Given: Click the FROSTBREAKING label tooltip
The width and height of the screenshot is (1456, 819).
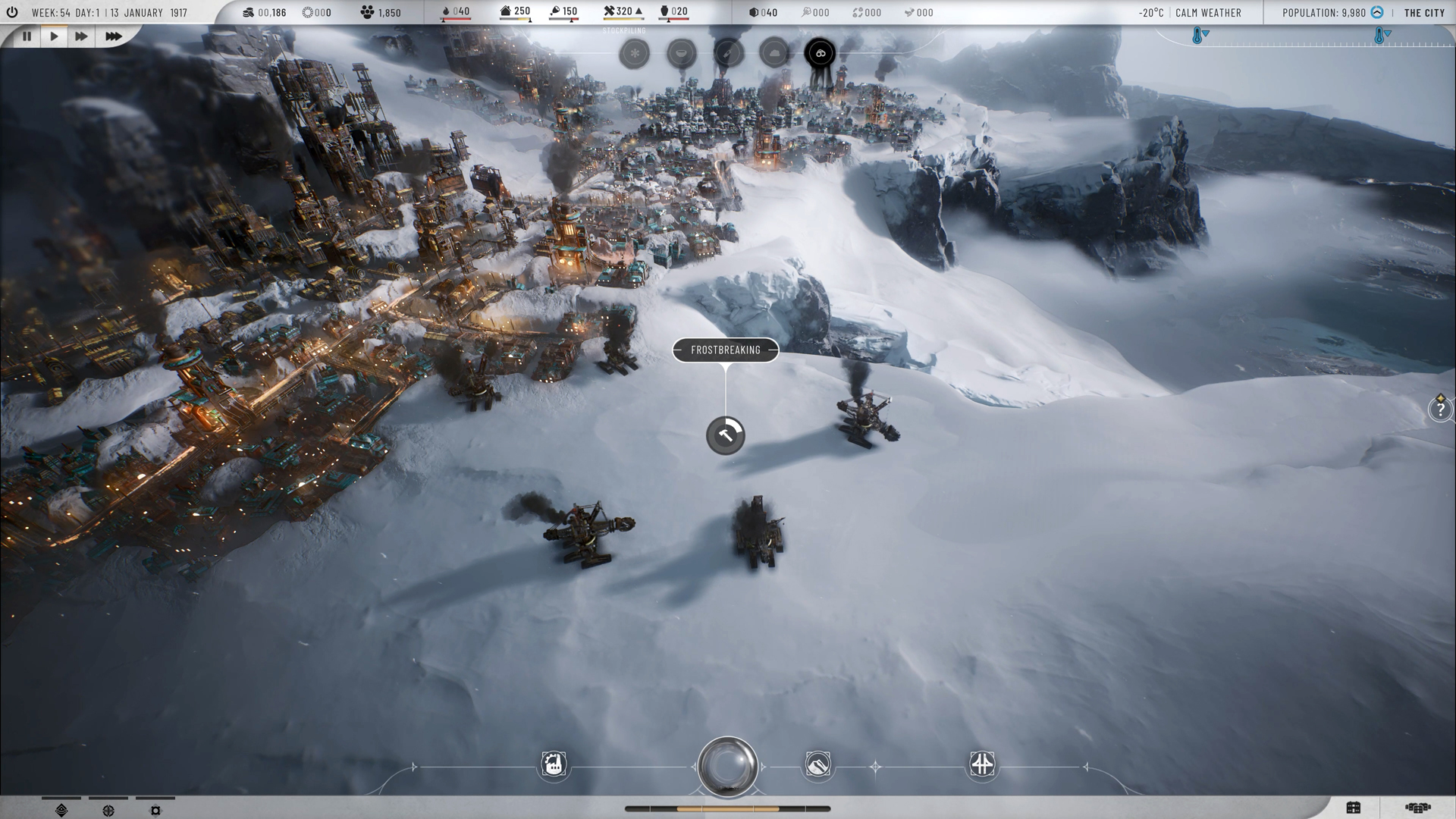Looking at the screenshot, I should pos(726,350).
